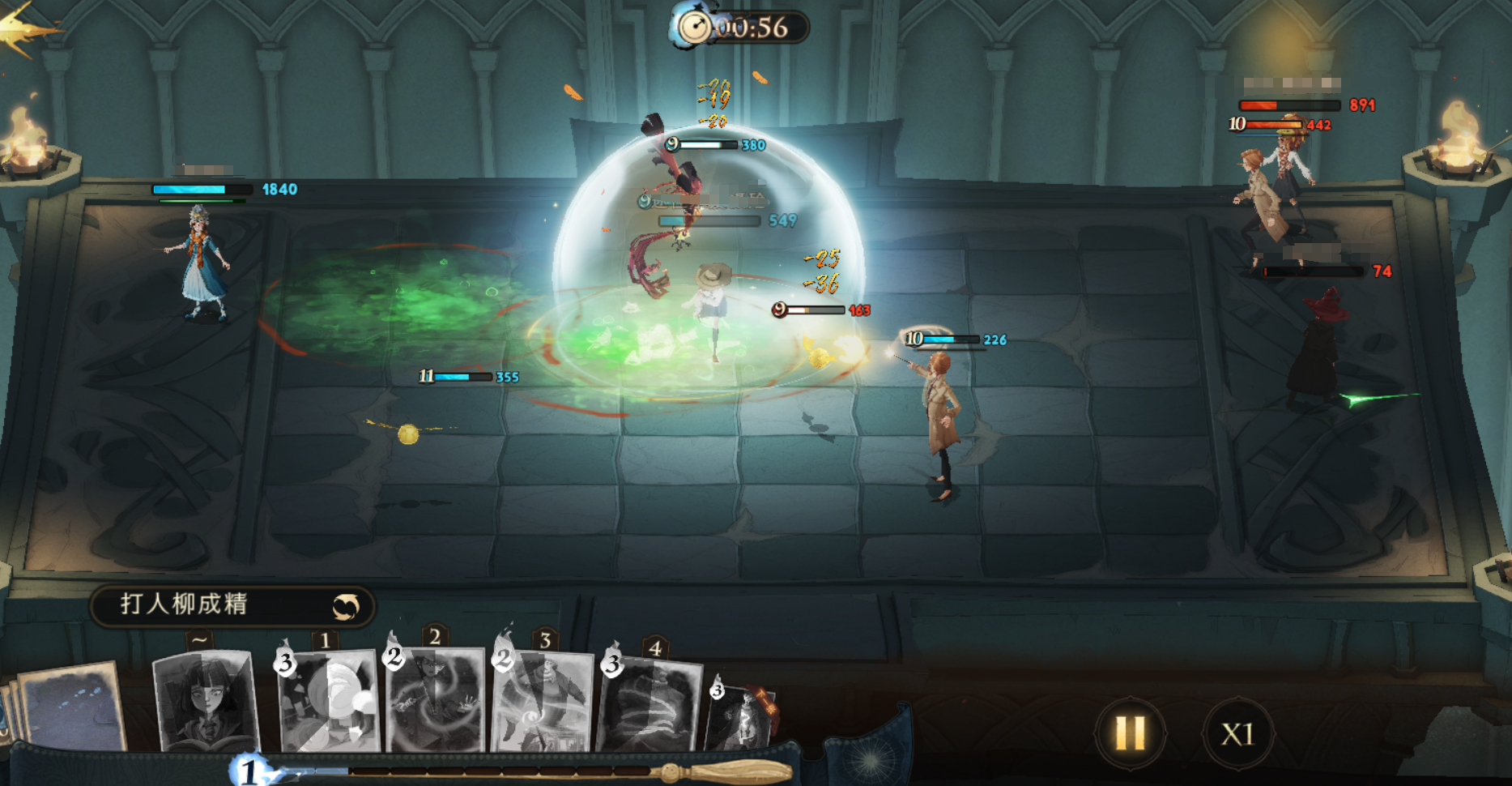Click the swap arrows beside 打人柳成精
Screen dimensions: 1512x786
click(x=346, y=605)
